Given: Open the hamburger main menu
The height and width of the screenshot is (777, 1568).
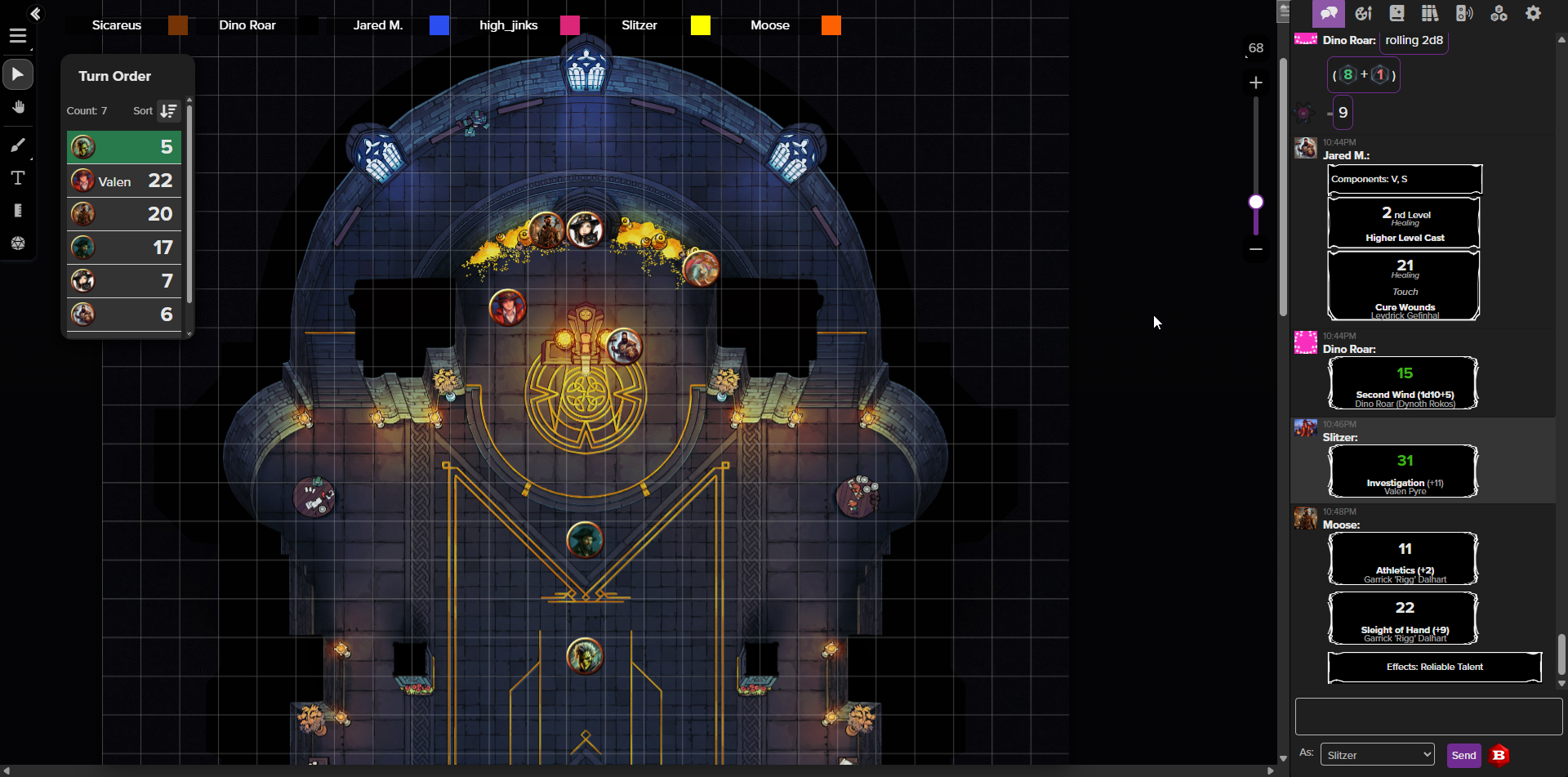Looking at the screenshot, I should (x=18, y=36).
